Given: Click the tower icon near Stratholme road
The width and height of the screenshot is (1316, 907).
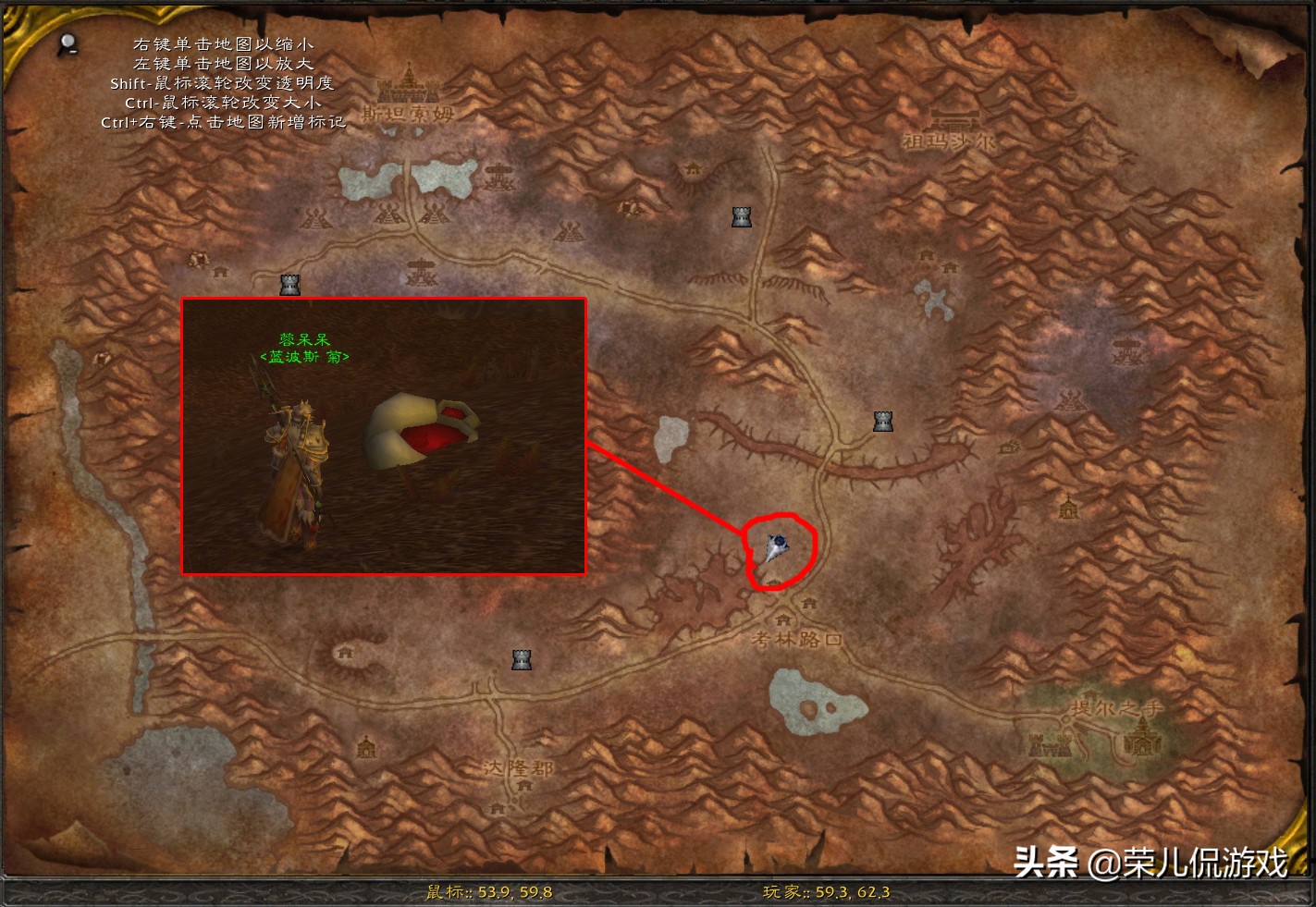Looking at the screenshot, I should pos(289,285).
